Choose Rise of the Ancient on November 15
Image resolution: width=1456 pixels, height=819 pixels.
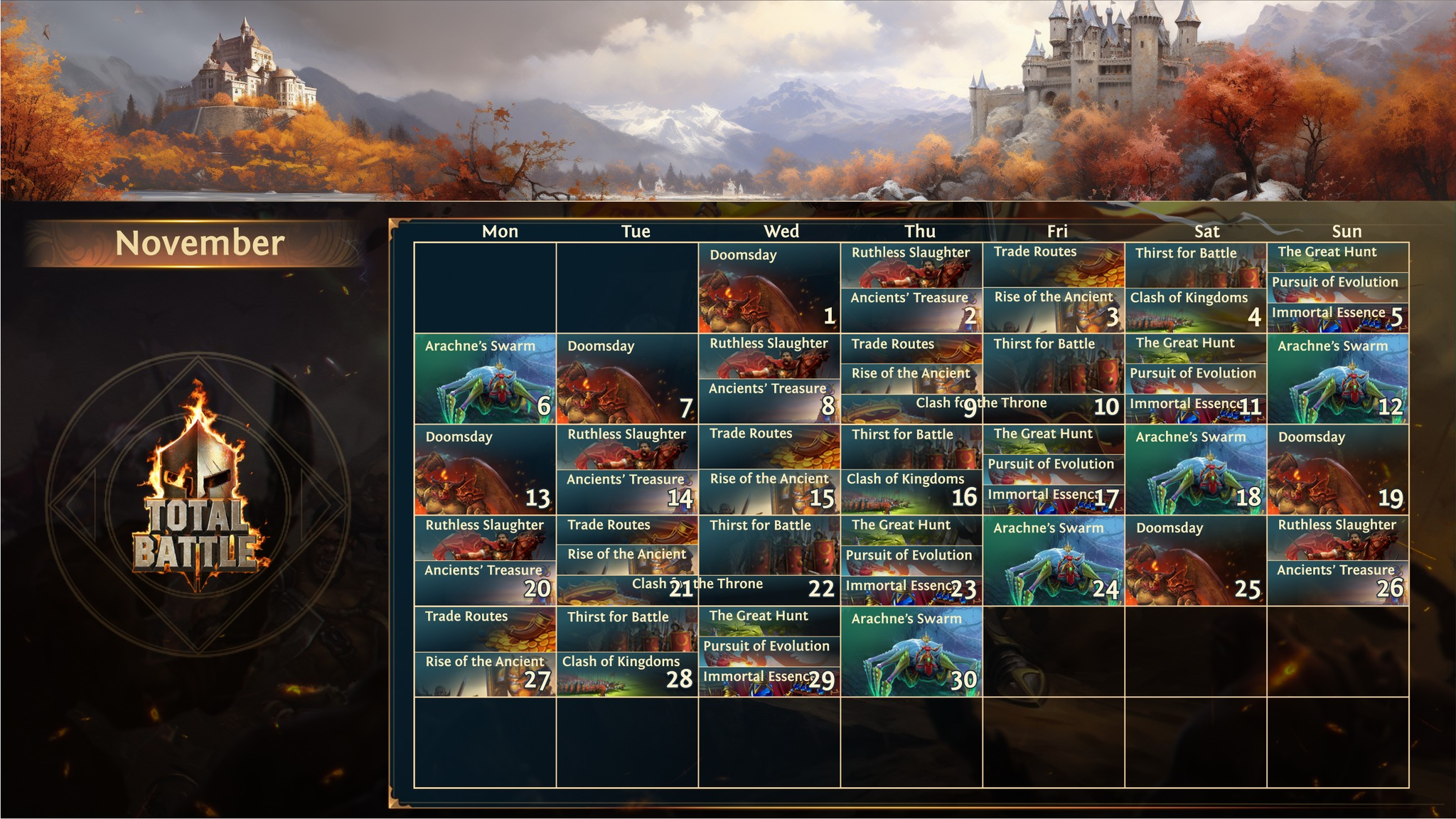tap(769, 492)
